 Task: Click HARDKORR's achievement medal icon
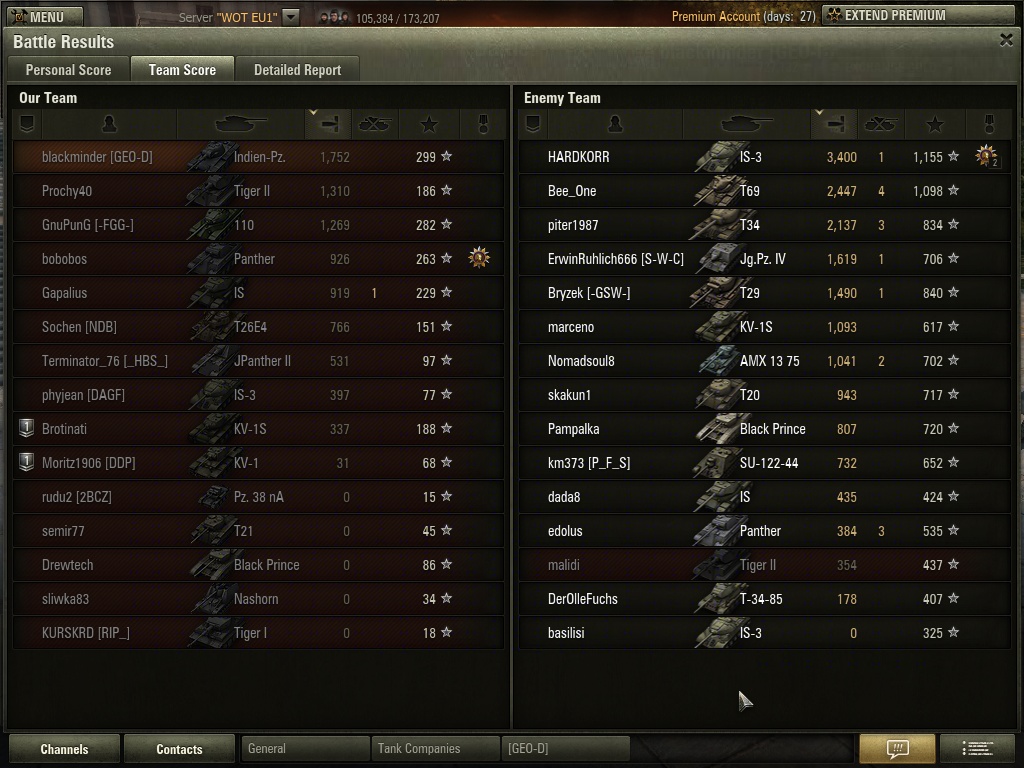tap(987, 156)
